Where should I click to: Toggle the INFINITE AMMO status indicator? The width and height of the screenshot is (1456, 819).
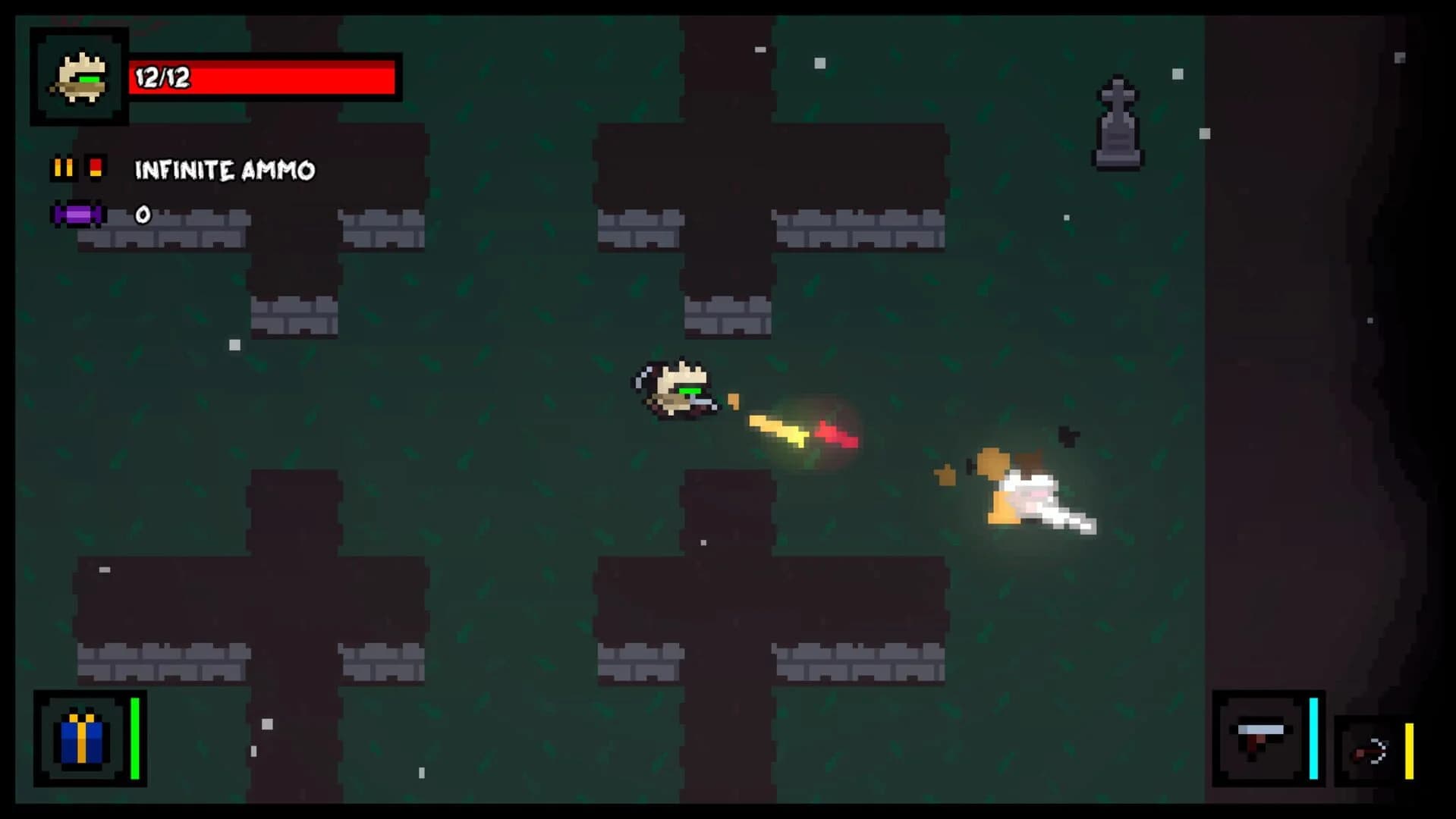[224, 170]
